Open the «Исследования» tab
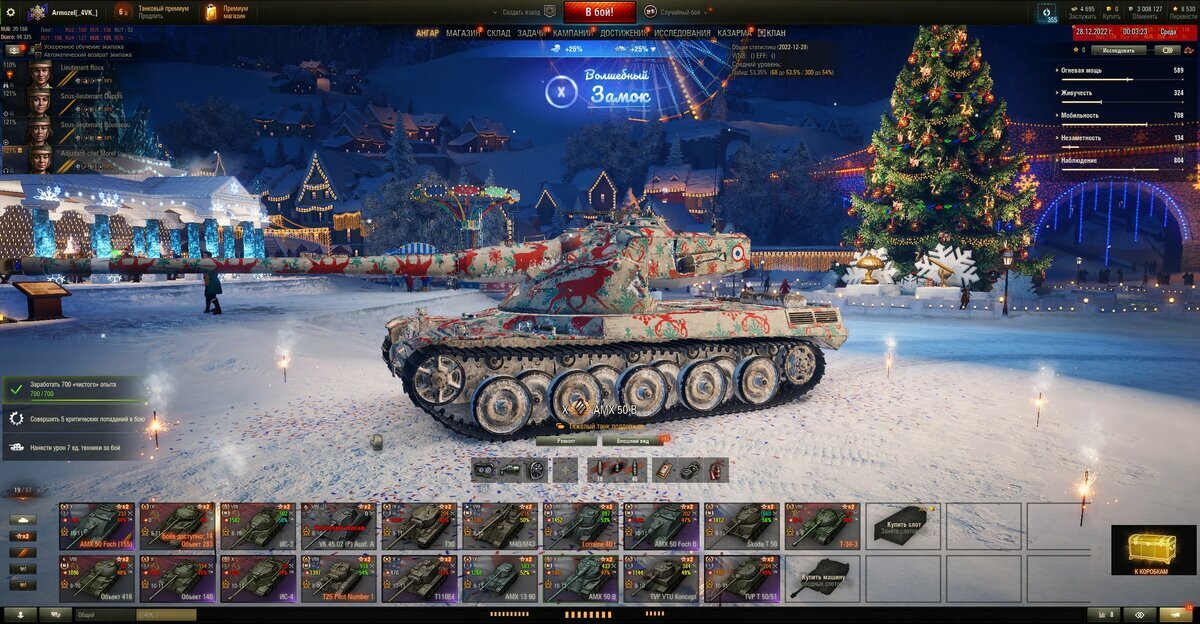The width and height of the screenshot is (1200, 624). click(x=683, y=33)
